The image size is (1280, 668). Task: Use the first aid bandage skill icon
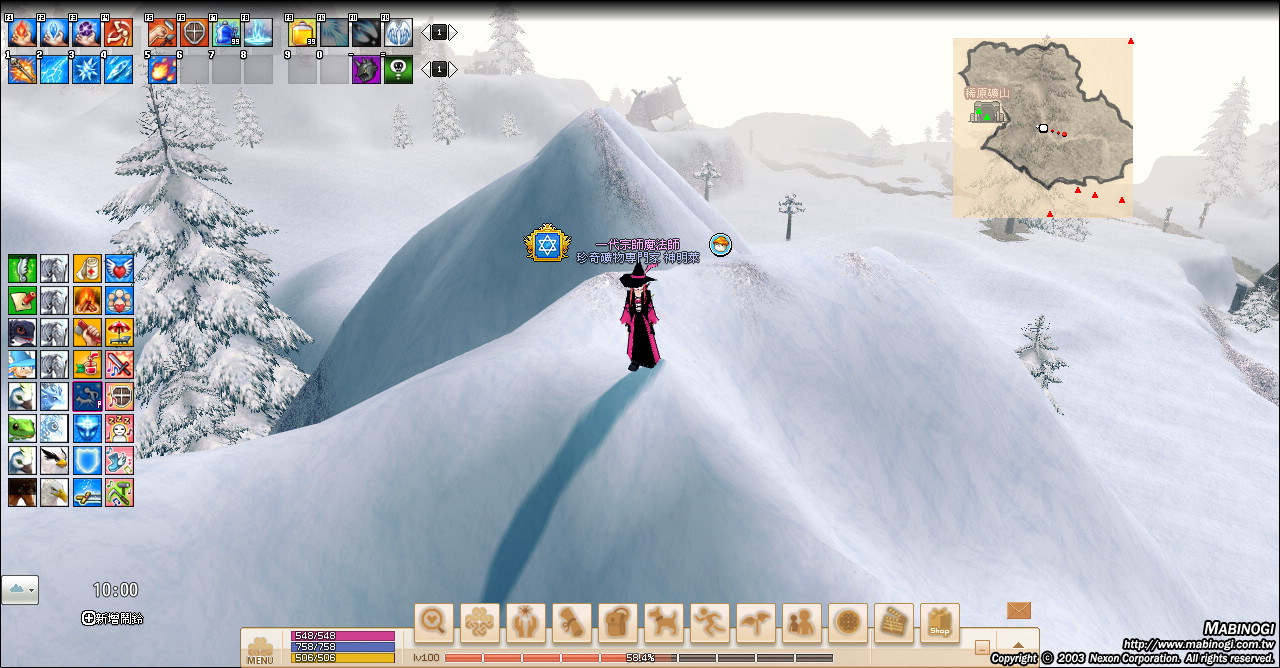pos(87,268)
